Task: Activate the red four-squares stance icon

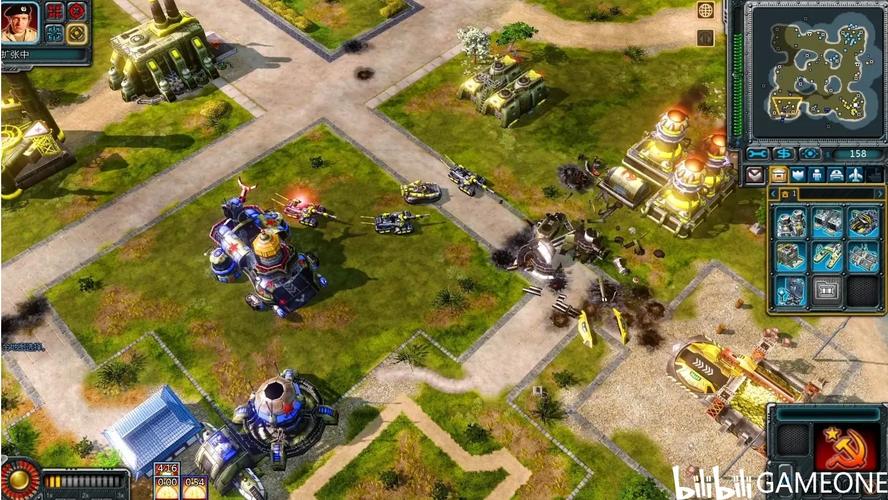Action: (x=55, y=11)
